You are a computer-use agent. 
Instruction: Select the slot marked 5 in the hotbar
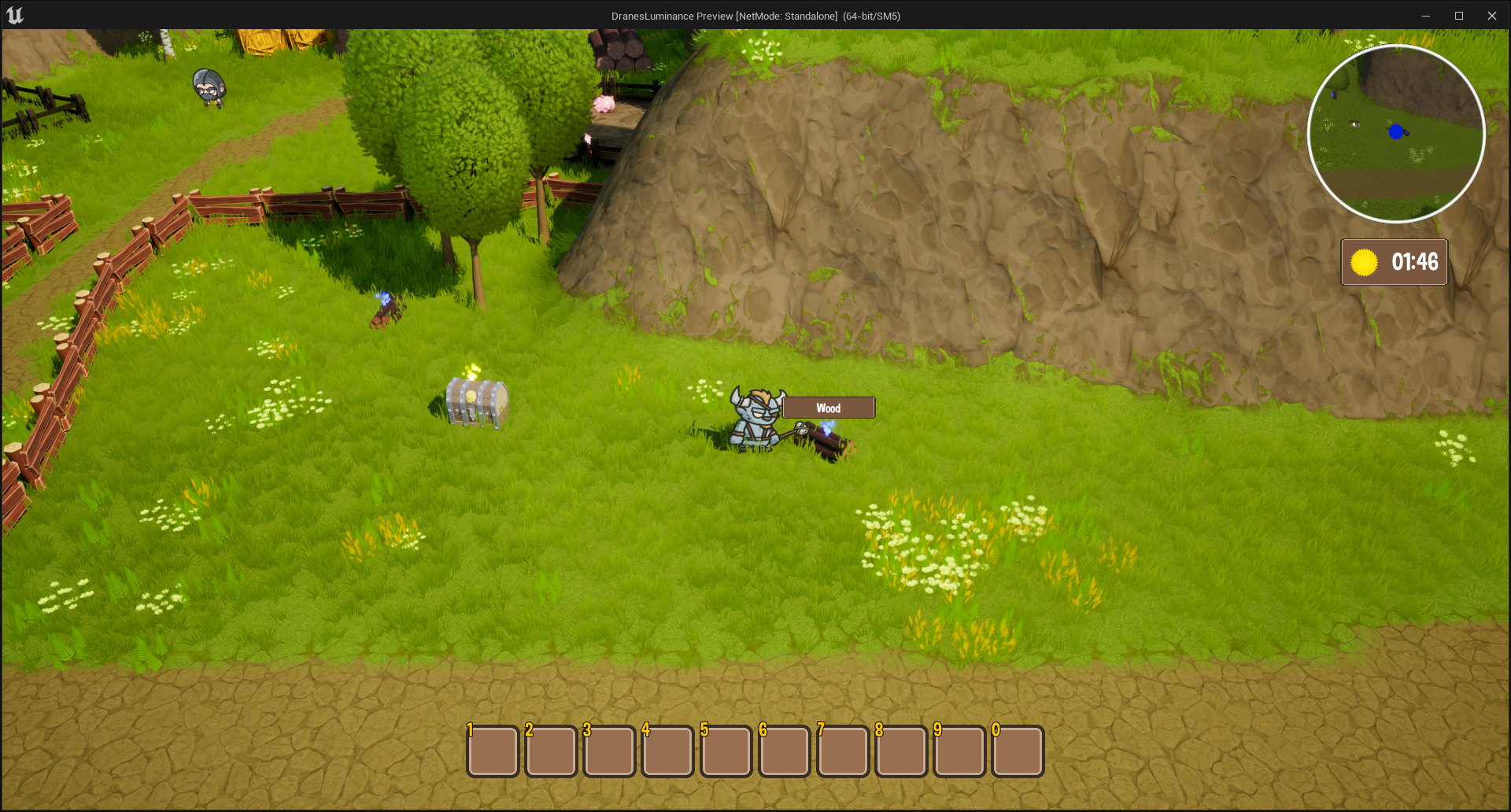(x=726, y=751)
